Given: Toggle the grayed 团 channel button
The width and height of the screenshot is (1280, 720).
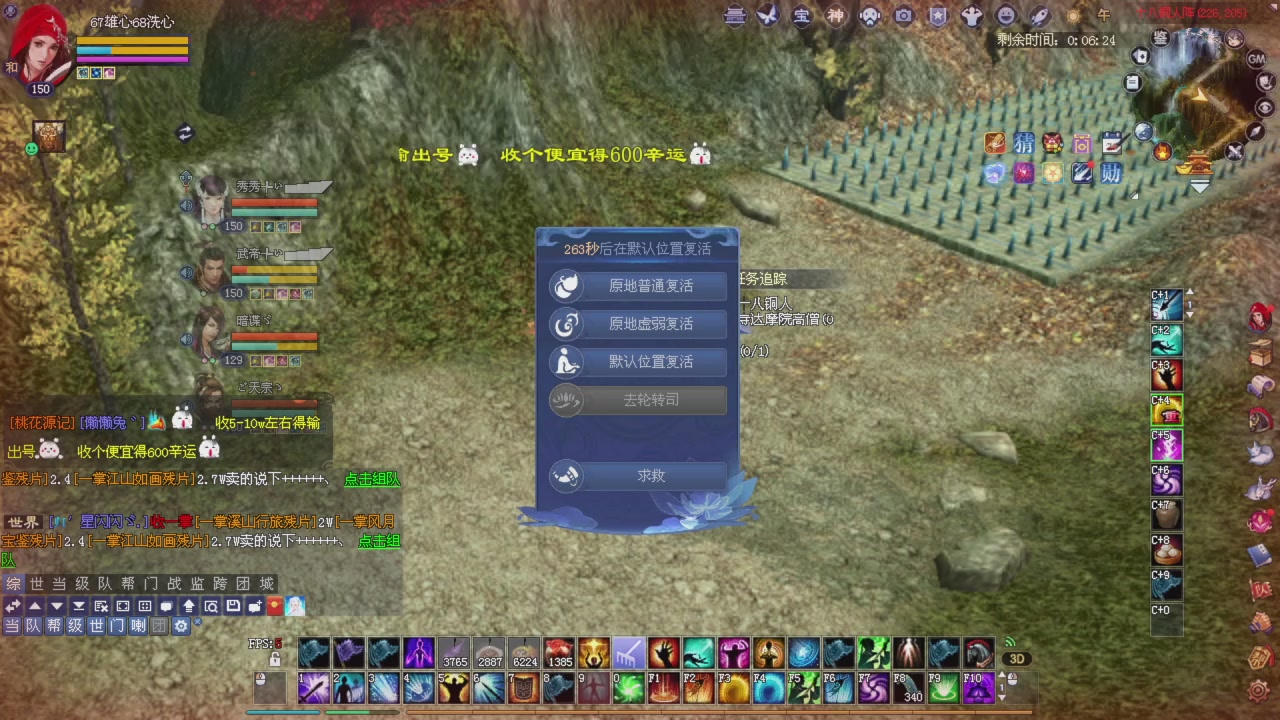Looking at the screenshot, I should (x=159, y=626).
